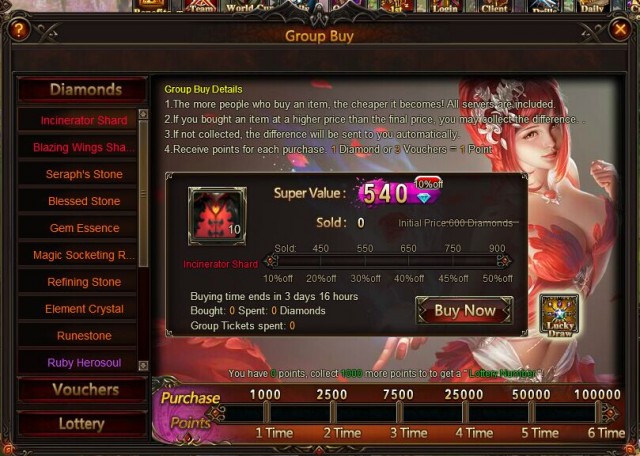This screenshot has height=456, width=640.
Task: Open the Lottery tab
Action: coord(82,424)
